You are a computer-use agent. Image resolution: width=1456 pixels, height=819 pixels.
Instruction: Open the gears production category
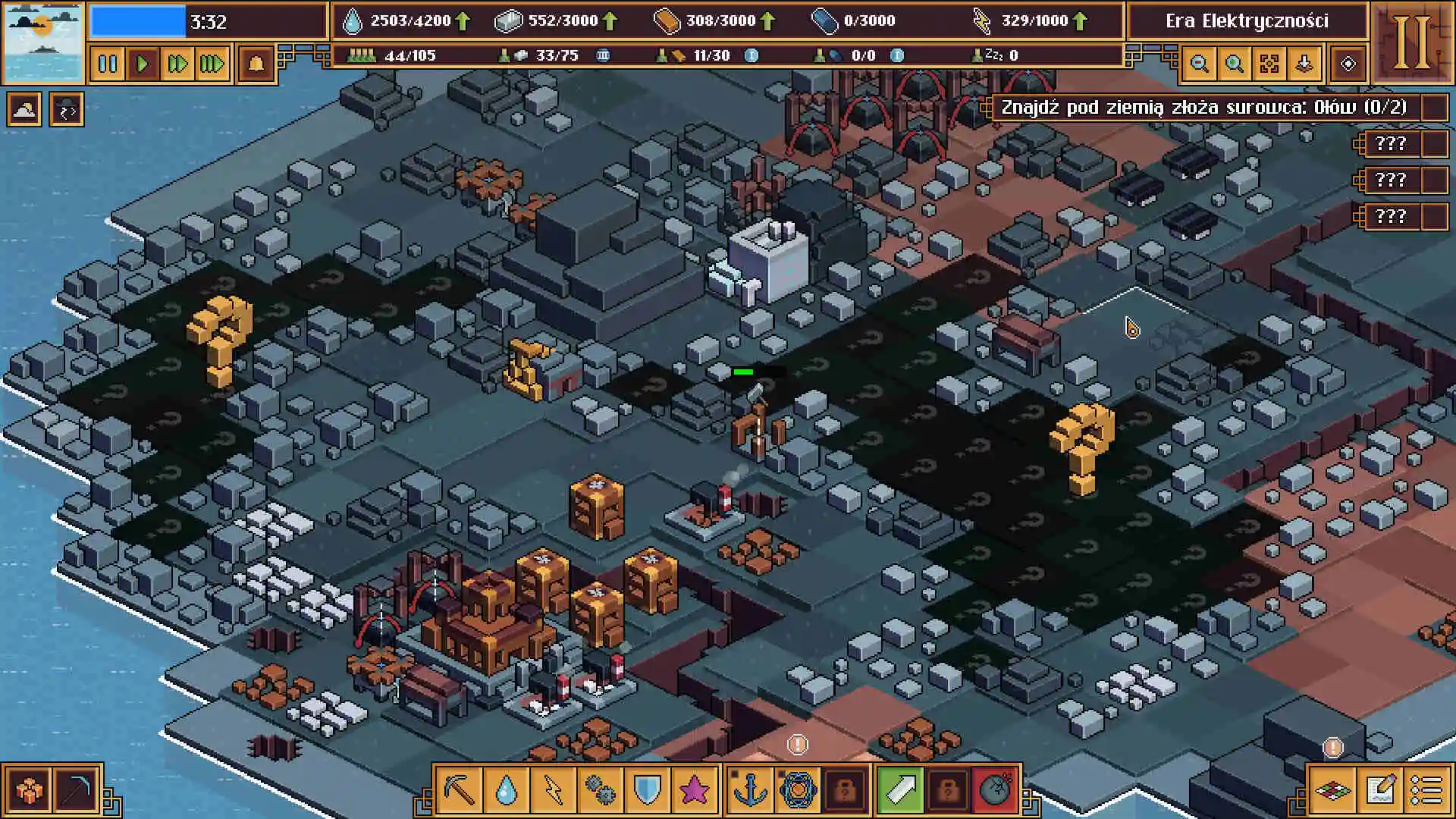coord(601,790)
